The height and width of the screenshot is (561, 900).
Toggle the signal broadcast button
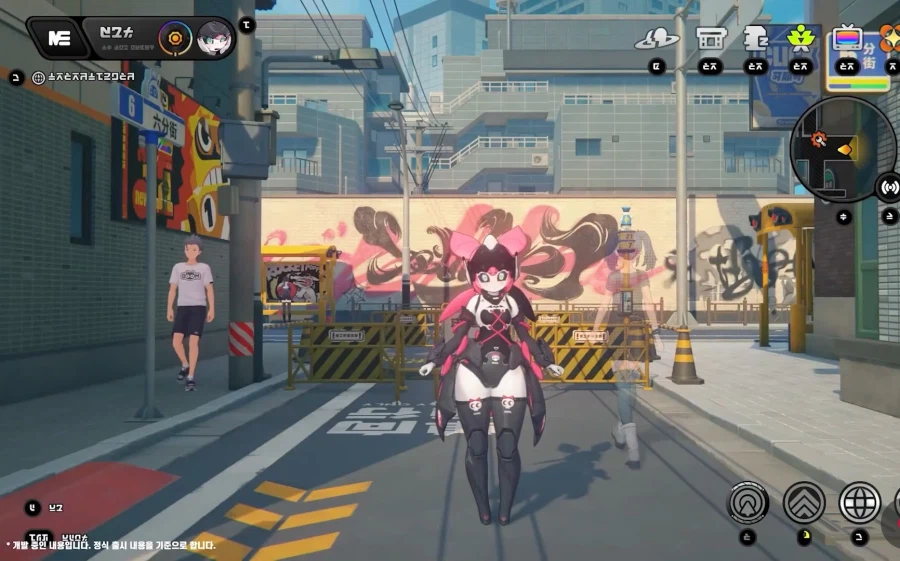coord(888,186)
